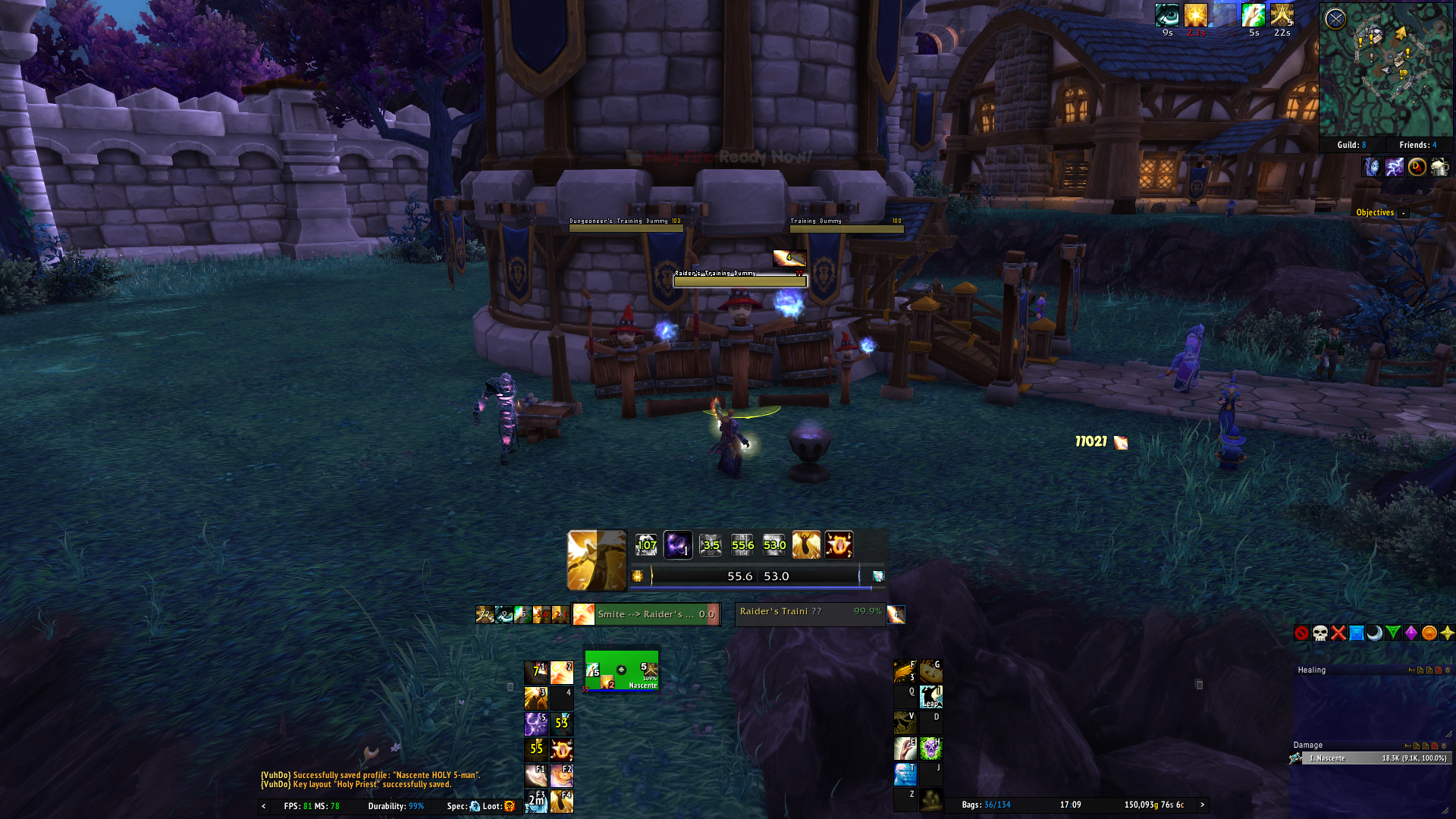
Task: Collapse the Objectives tracker
Action: click(x=1404, y=213)
